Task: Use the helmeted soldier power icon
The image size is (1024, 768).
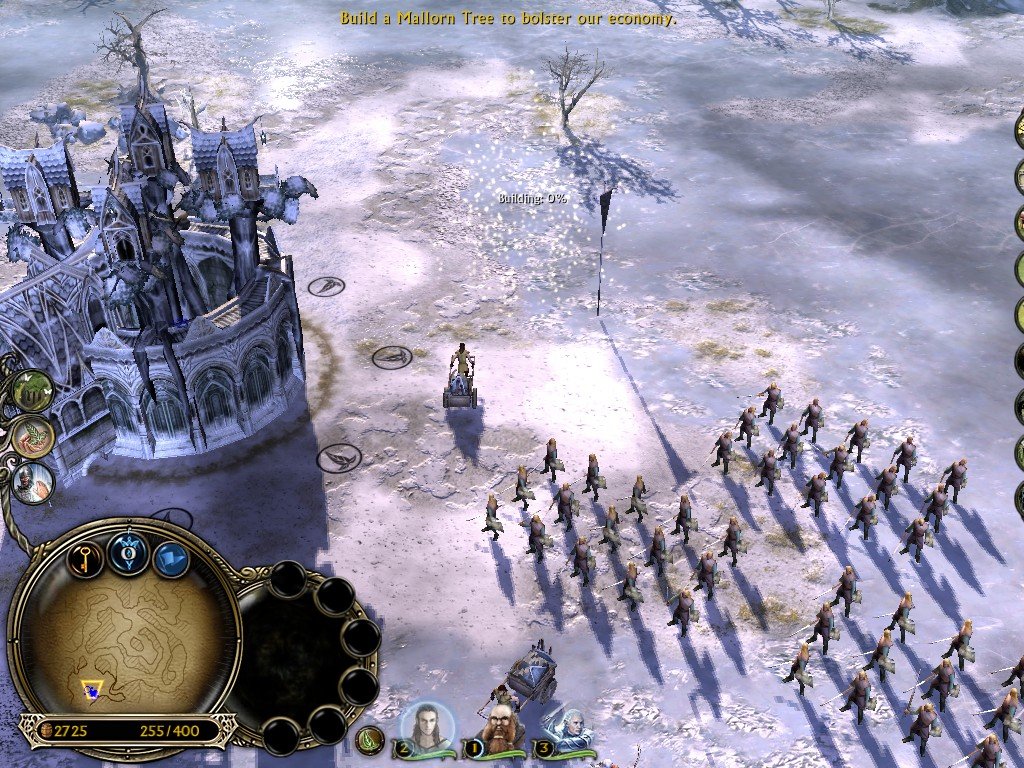Action: point(33,481)
